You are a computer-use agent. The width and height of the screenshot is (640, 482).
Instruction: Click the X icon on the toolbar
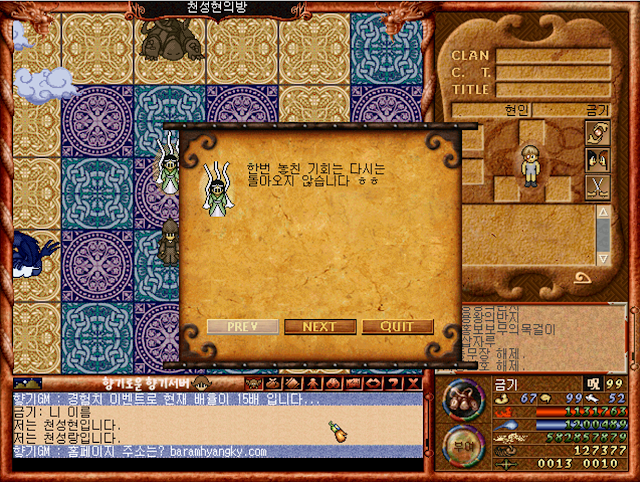pos(411,383)
